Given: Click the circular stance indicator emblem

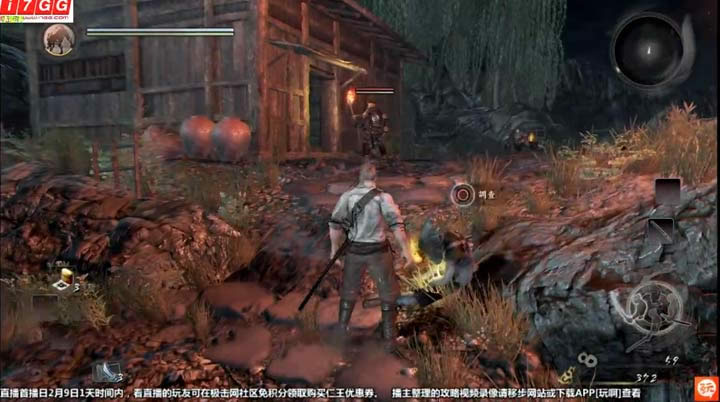Looking at the screenshot, I should click(654, 307).
